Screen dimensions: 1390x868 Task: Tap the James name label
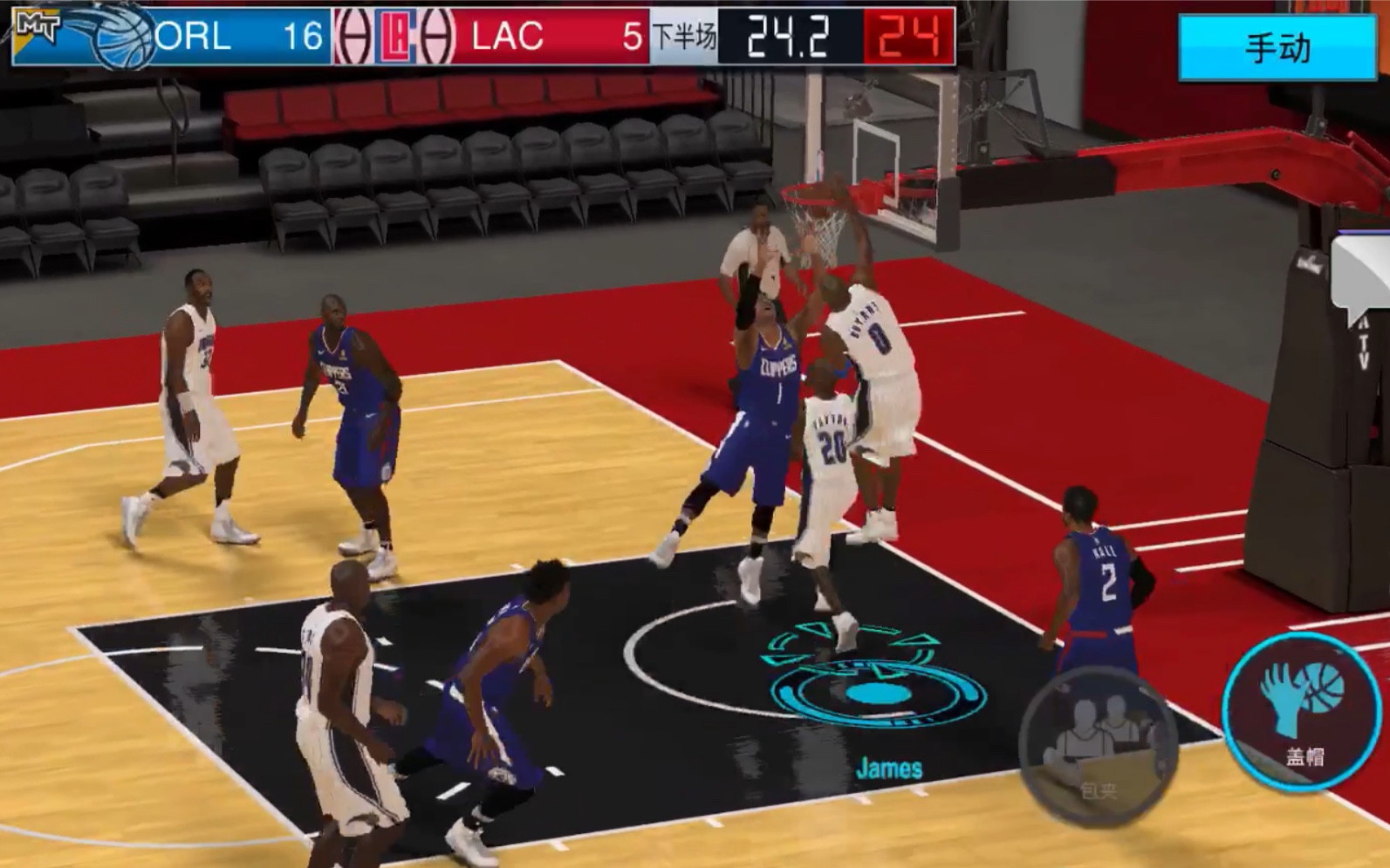pyautogui.click(x=891, y=769)
